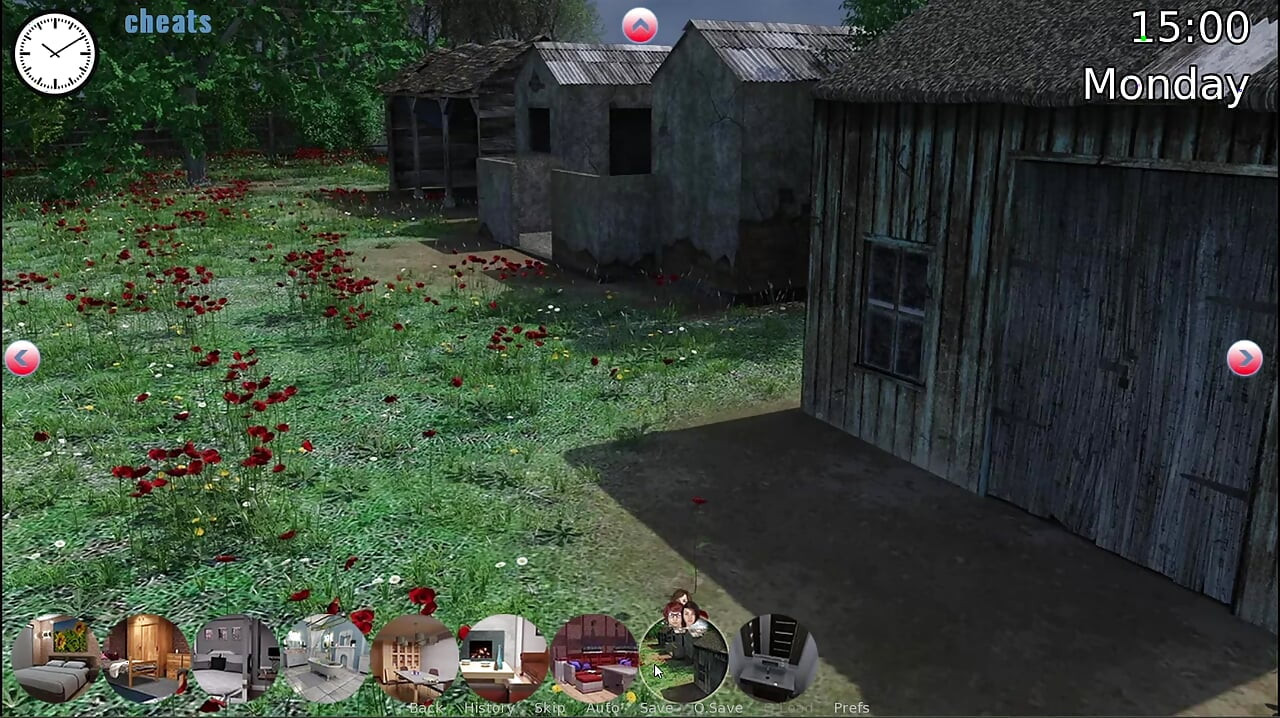
Task: Open Prefs from the quick menu
Action: 851,708
